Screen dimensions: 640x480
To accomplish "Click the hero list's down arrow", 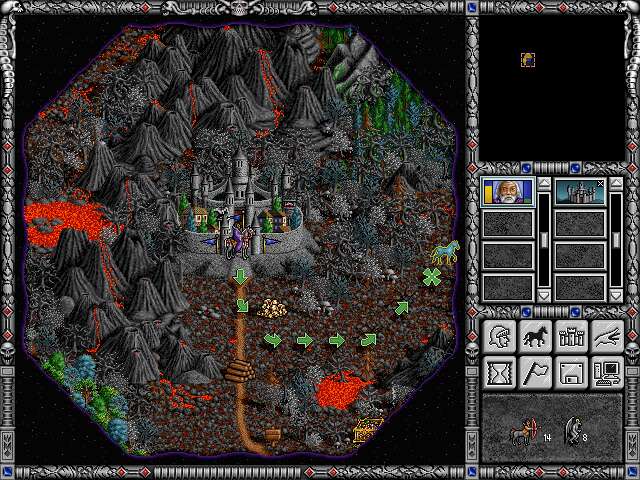I will (545, 296).
